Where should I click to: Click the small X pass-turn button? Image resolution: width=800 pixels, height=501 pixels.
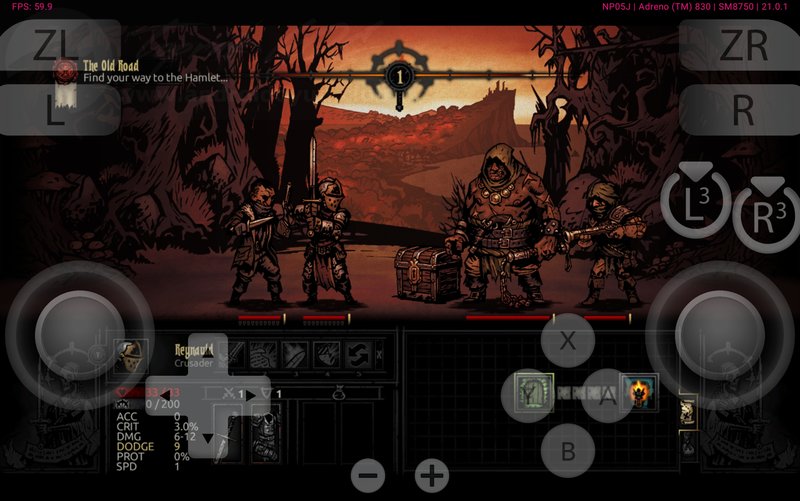[379, 354]
